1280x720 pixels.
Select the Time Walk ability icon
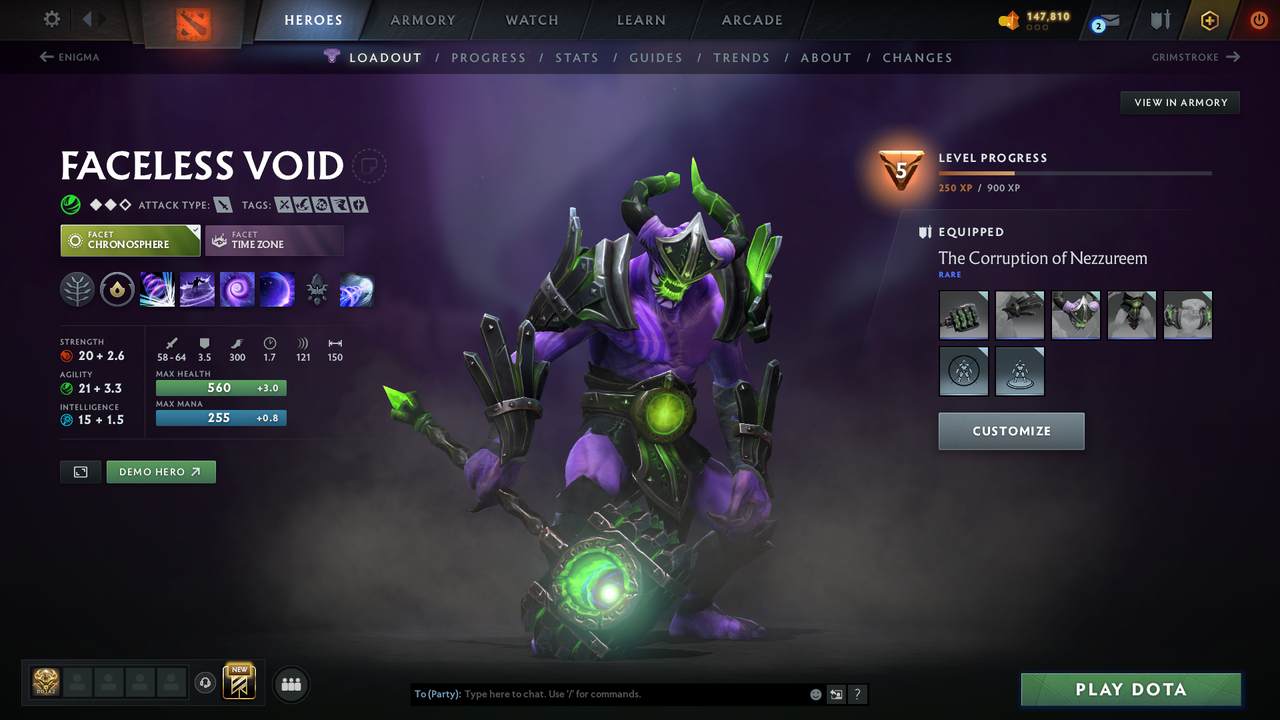point(157,289)
